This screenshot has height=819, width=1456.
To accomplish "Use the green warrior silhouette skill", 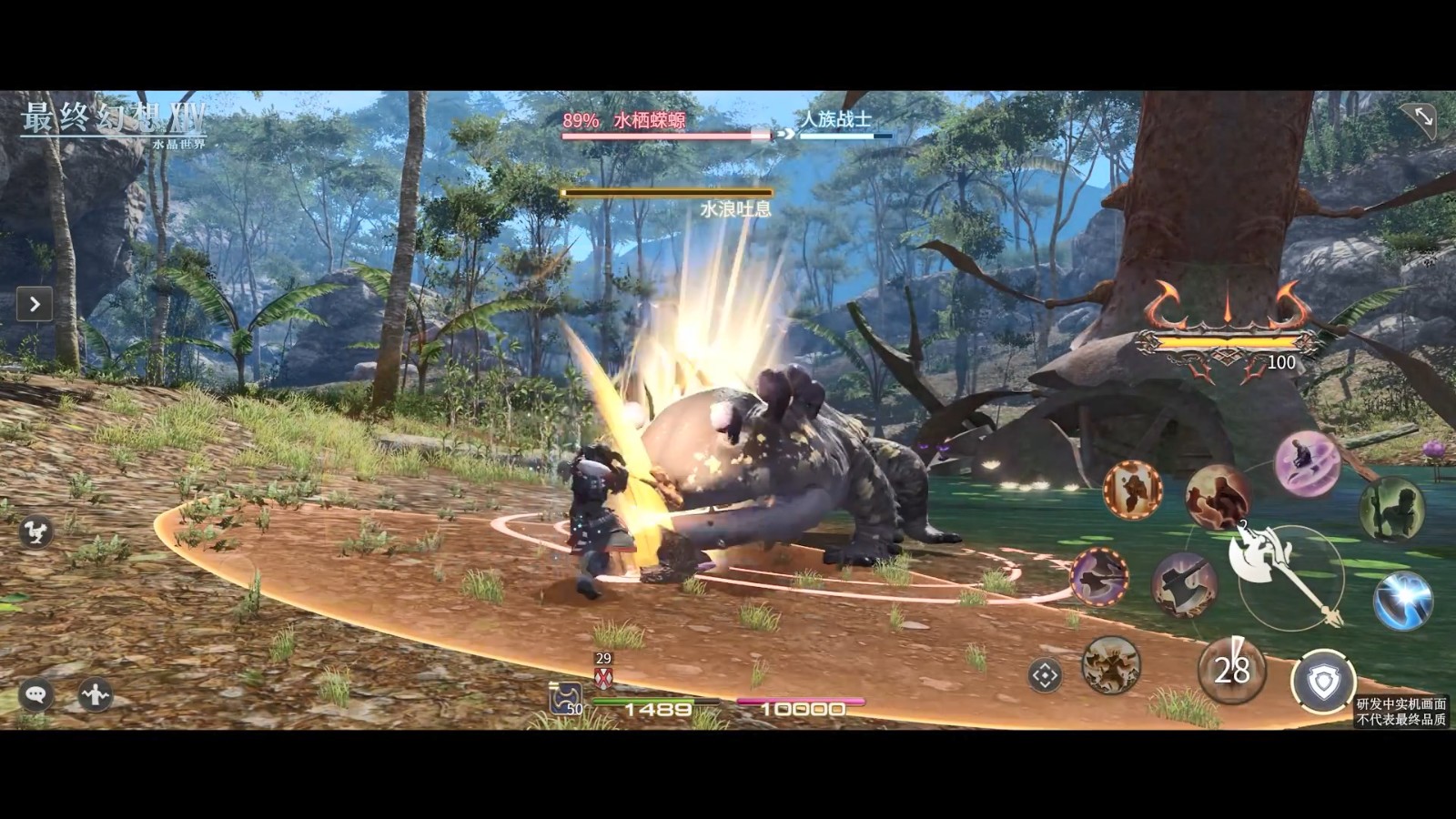I will (1391, 509).
